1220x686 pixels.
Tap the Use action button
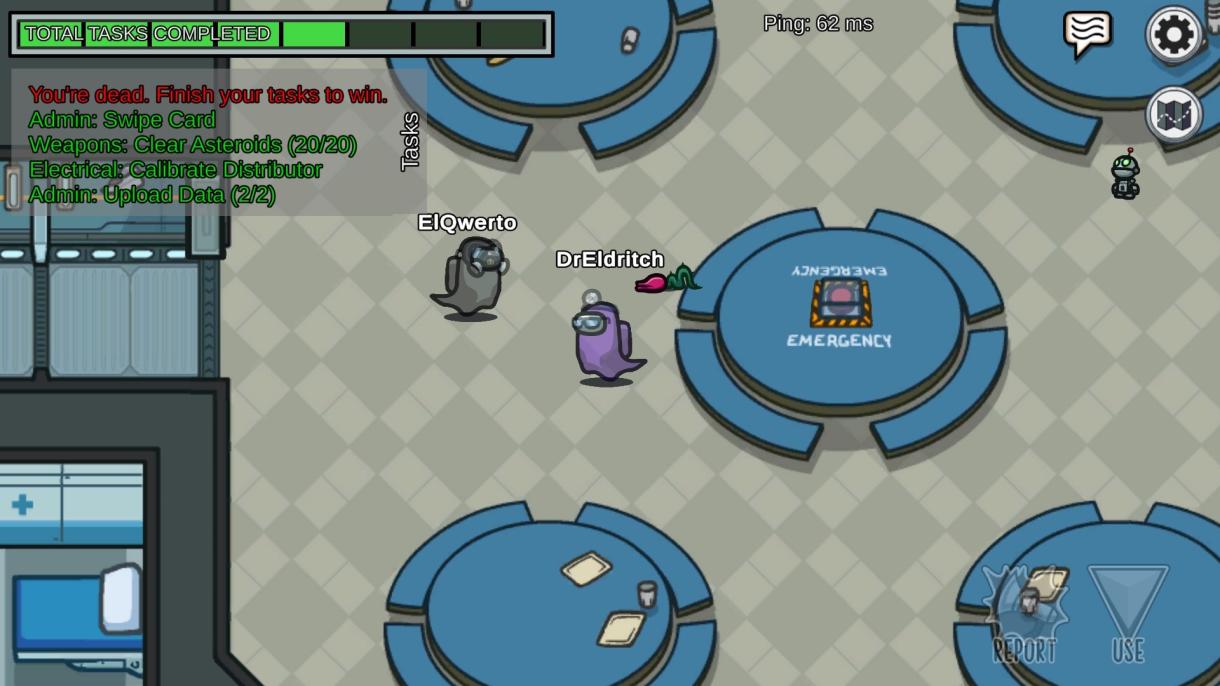coord(1128,613)
